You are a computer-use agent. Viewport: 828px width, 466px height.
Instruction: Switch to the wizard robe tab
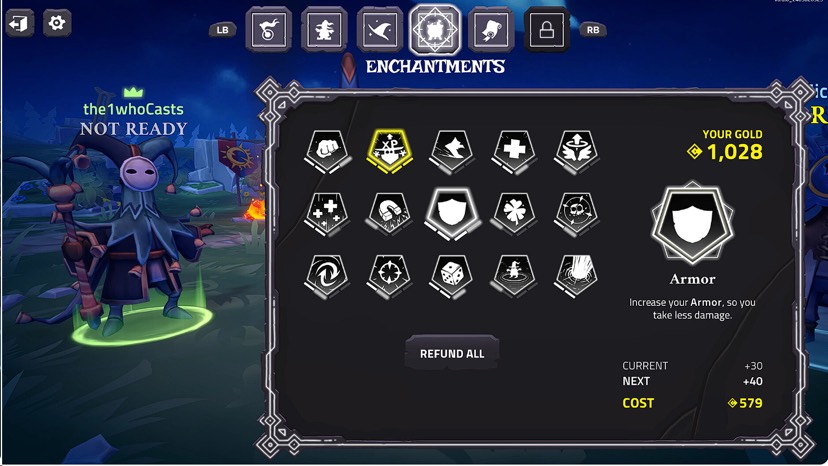coord(324,29)
